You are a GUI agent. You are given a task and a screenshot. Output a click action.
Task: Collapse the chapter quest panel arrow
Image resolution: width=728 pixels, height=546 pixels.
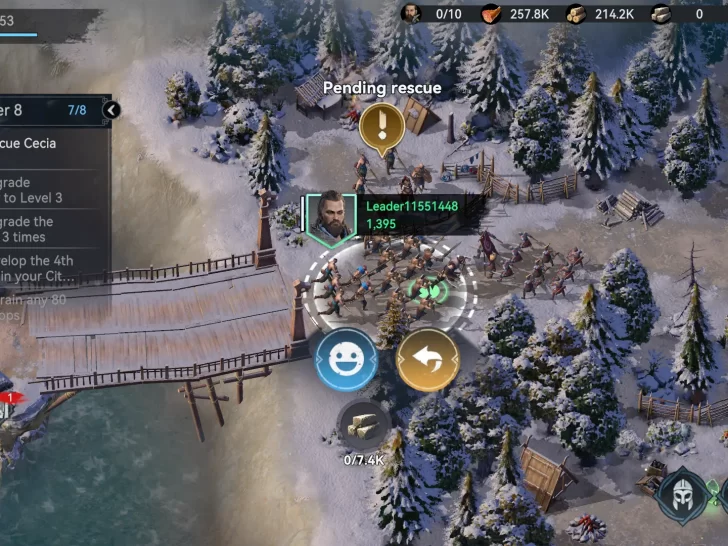coord(112,110)
